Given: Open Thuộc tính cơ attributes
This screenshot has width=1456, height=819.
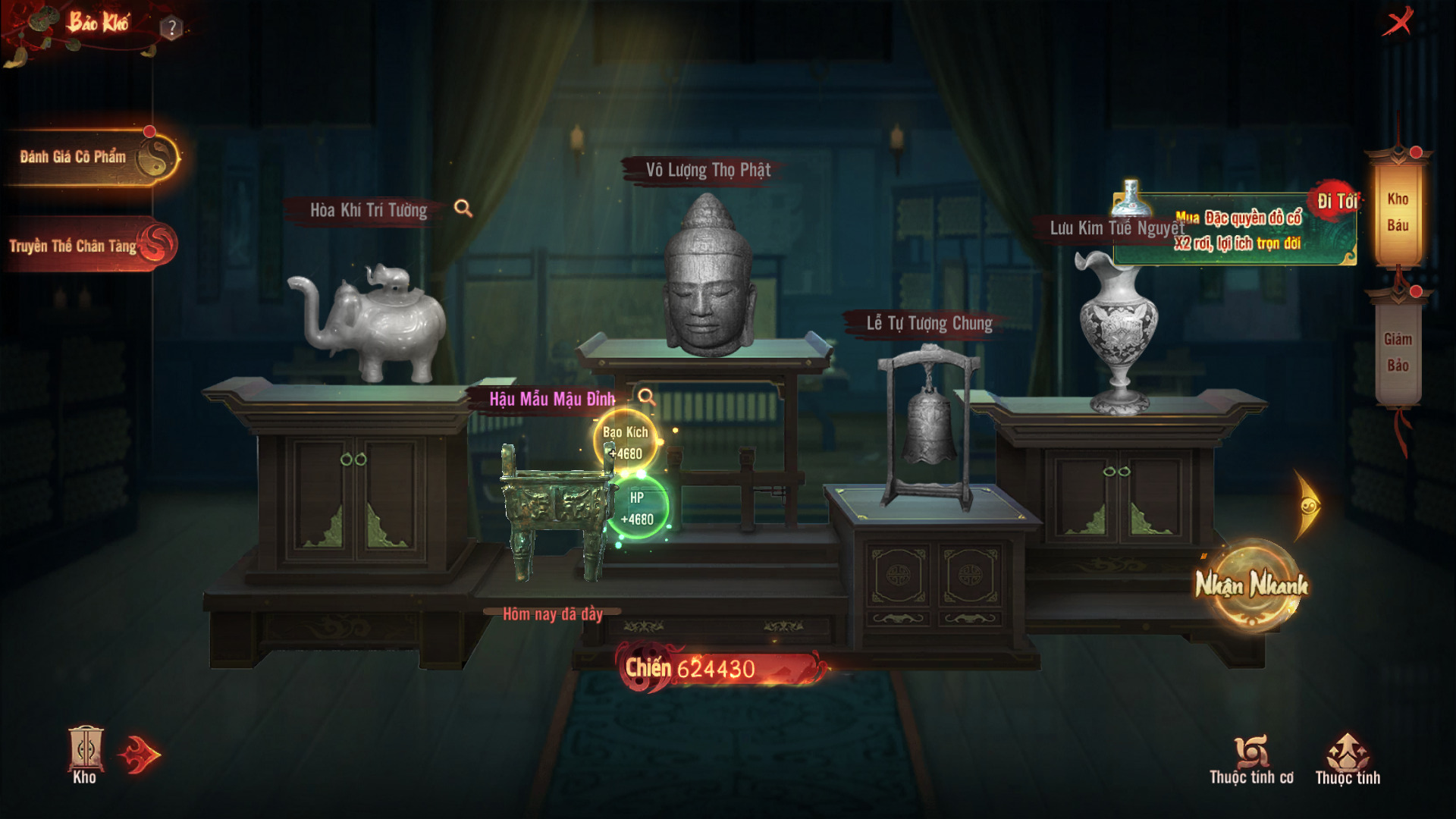Looking at the screenshot, I should (1251, 759).
